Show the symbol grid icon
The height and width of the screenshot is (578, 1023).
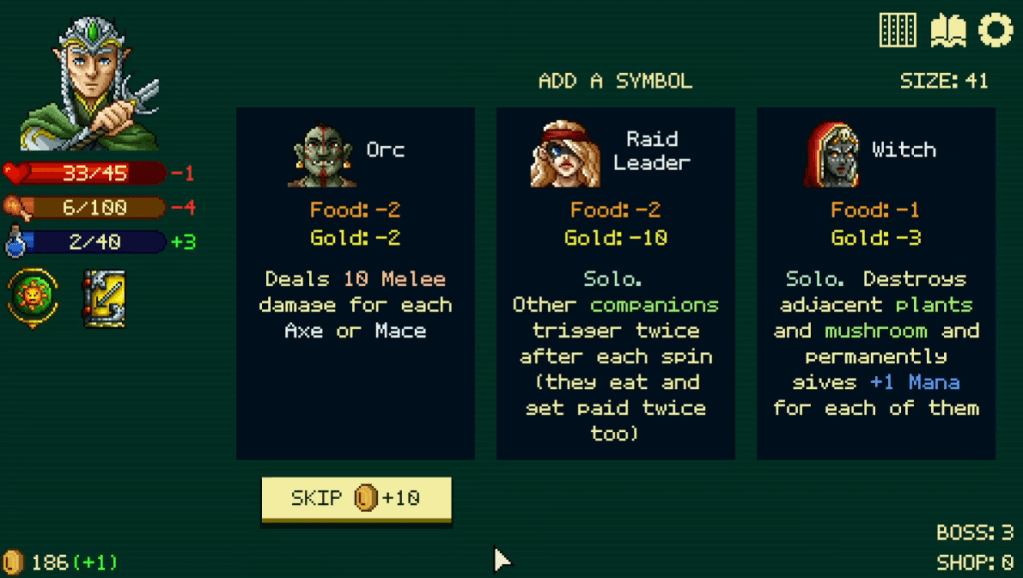pos(897,30)
